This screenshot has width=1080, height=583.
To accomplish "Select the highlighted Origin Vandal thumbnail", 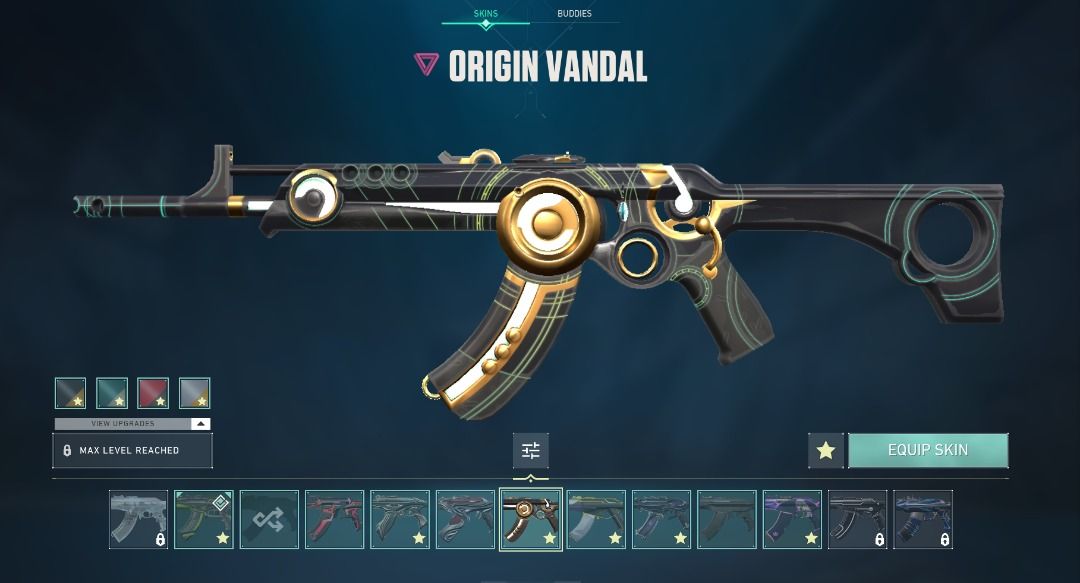I will click(x=531, y=519).
